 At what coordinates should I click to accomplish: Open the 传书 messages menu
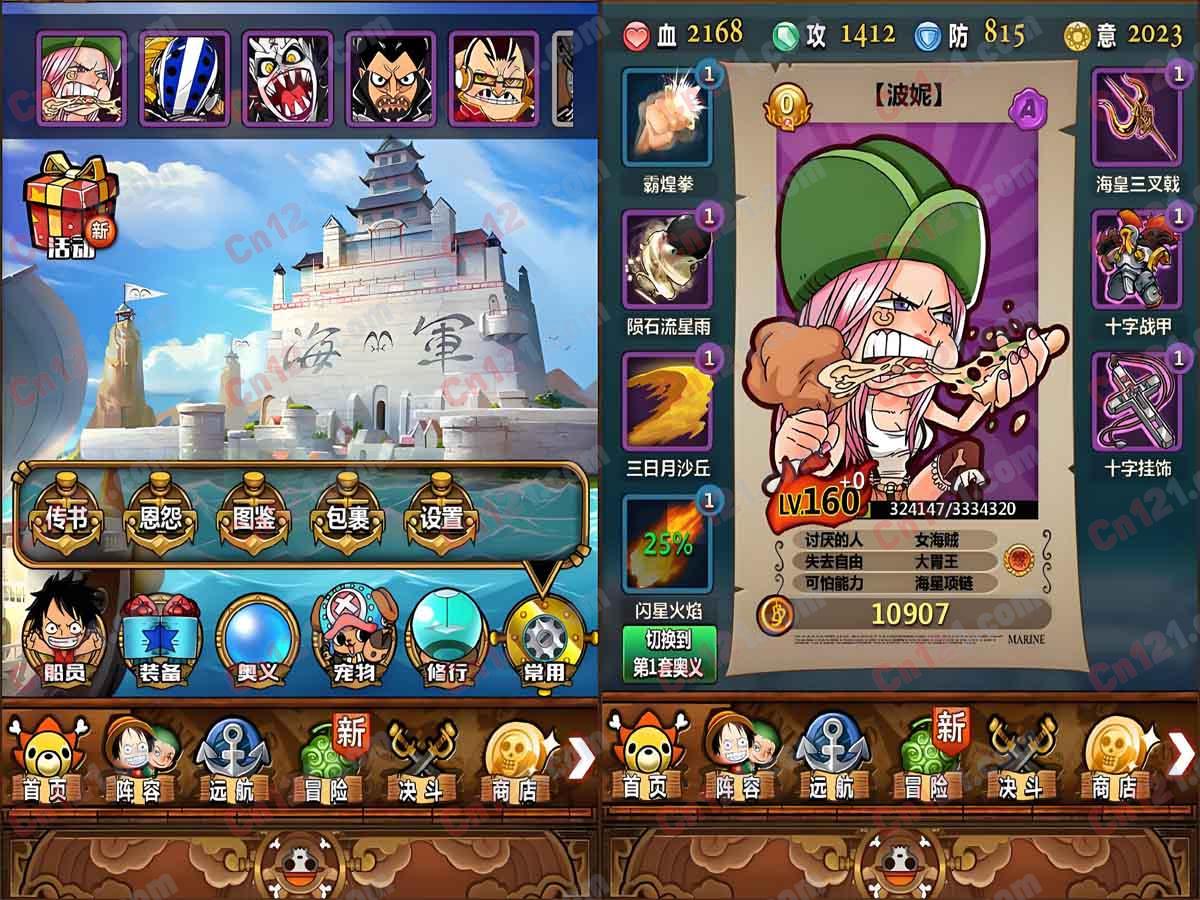pos(60,519)
